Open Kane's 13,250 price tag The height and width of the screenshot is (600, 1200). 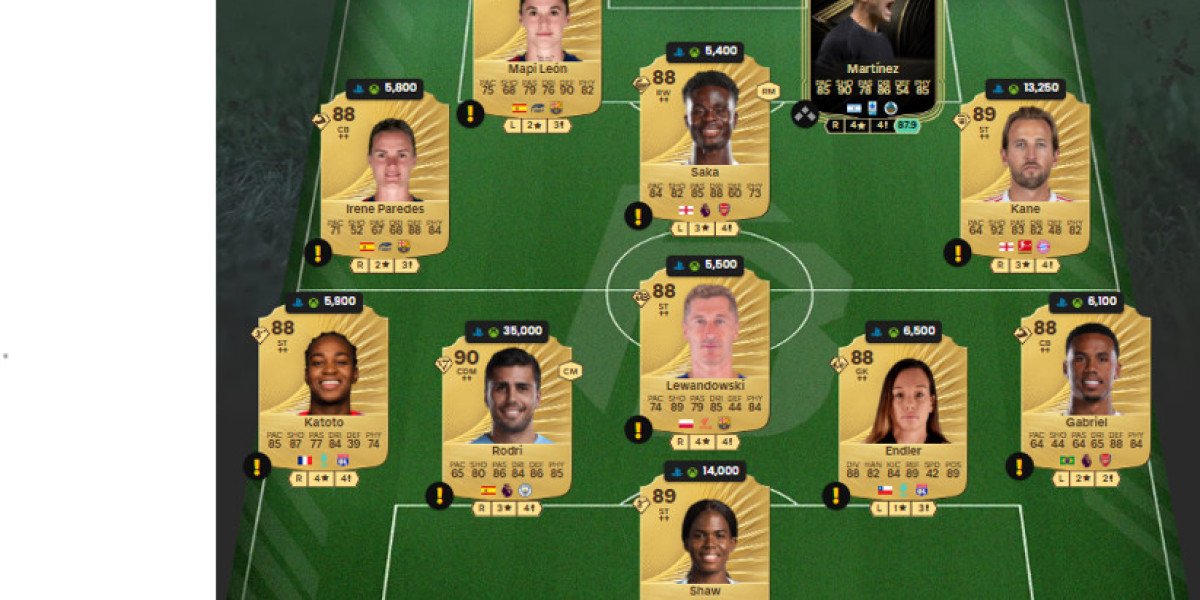coord(1025,89)
